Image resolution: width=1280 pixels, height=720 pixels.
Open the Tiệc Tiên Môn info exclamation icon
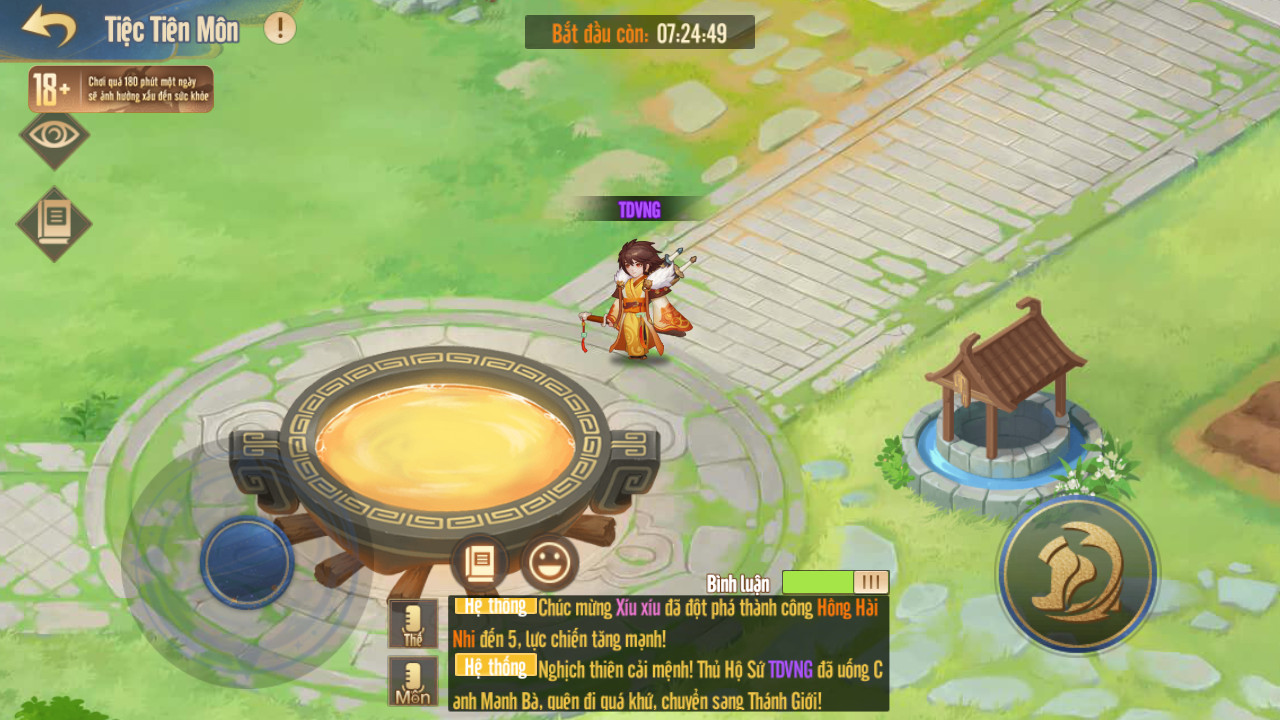(280, 28)
